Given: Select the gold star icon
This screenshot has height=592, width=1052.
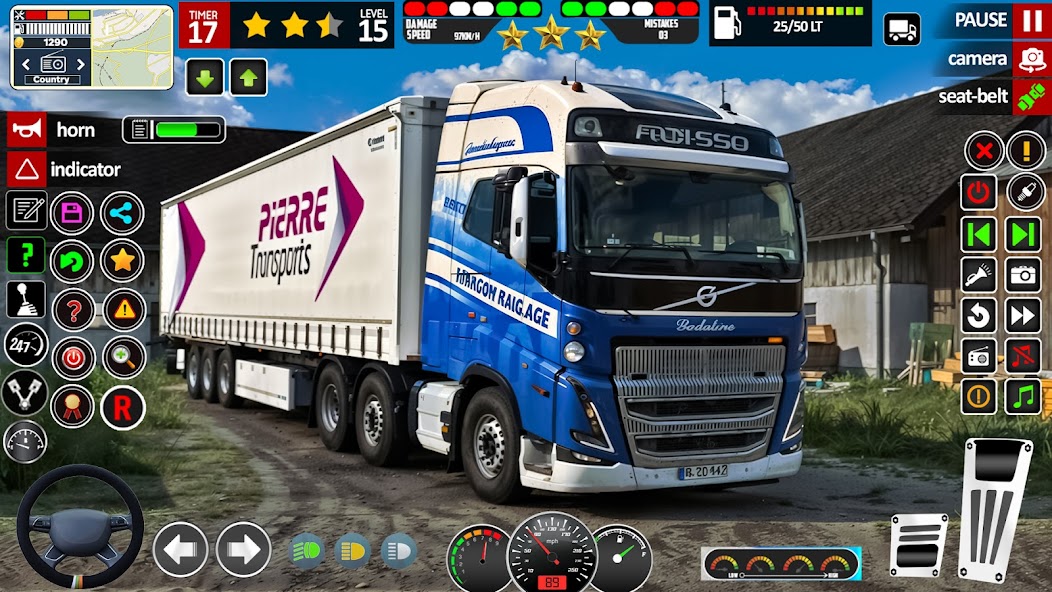Looking at the screenshot, I should pyautogui.click(x=122, y=261).
